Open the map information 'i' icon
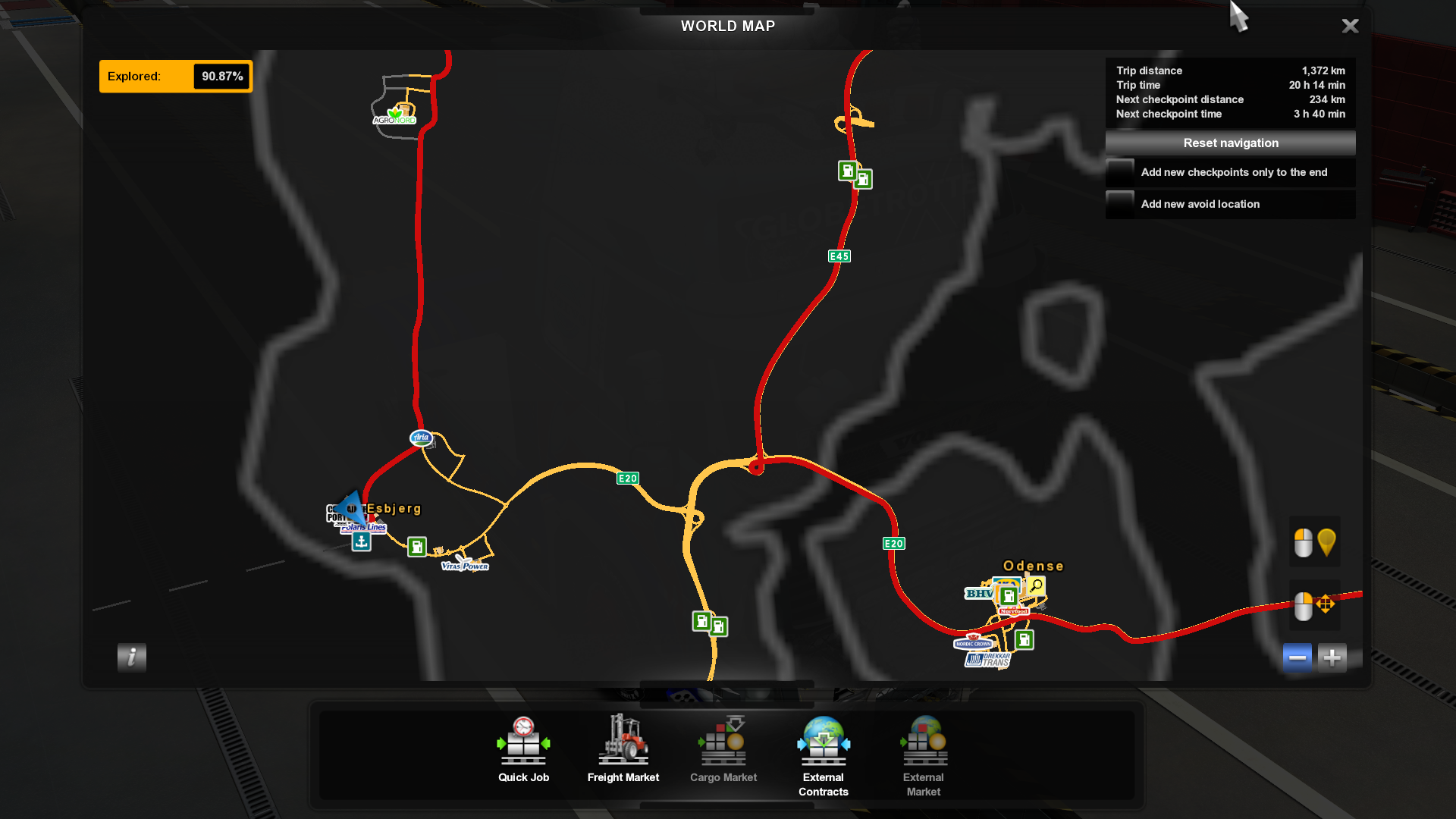1456x819 pixels. pyautogui.click(x=130, y=657)
